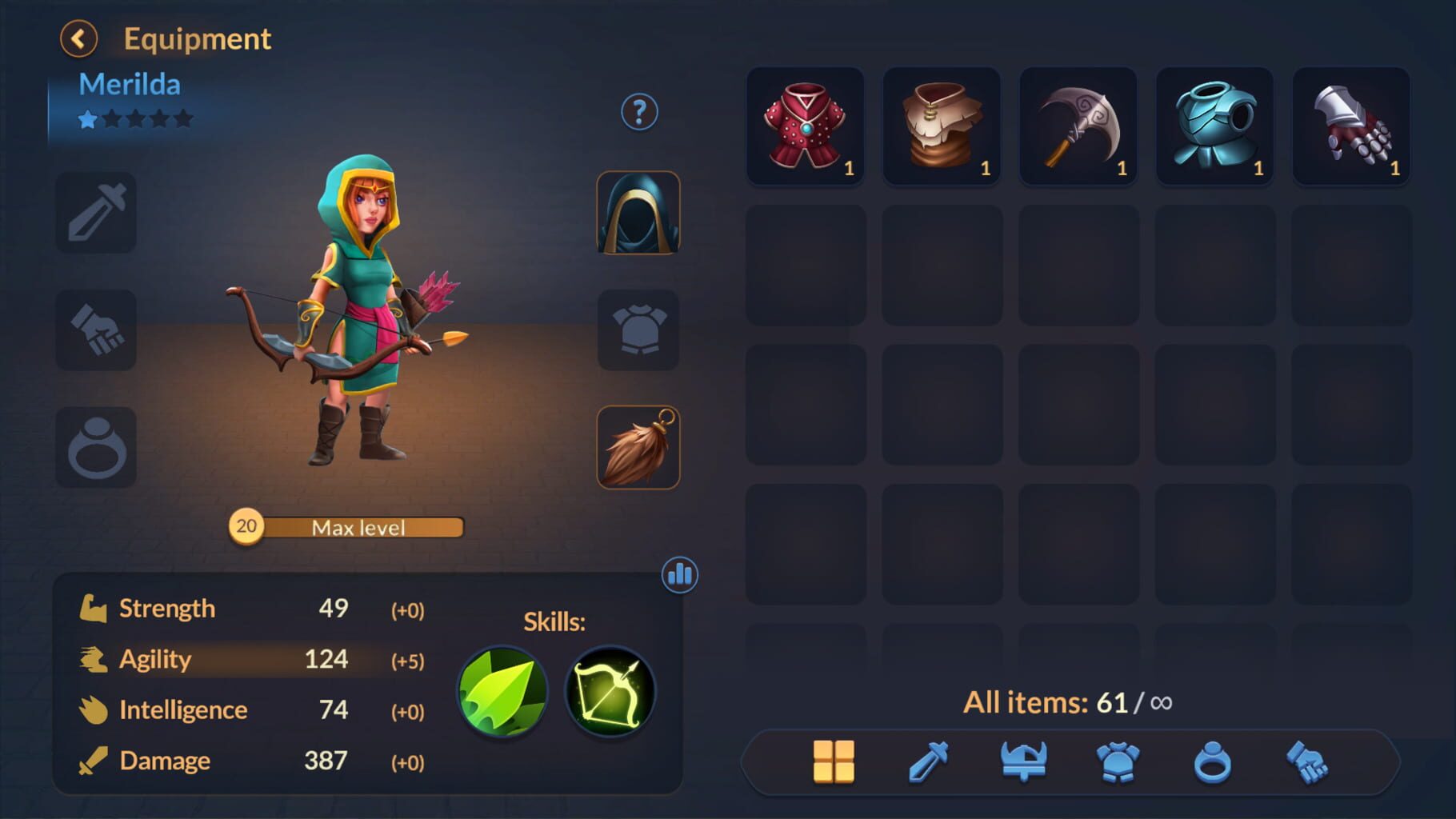This screenshot has width=1456, height=819.
Task: Pick the brown leather cloak item
Action: click(x=942, y=126)
